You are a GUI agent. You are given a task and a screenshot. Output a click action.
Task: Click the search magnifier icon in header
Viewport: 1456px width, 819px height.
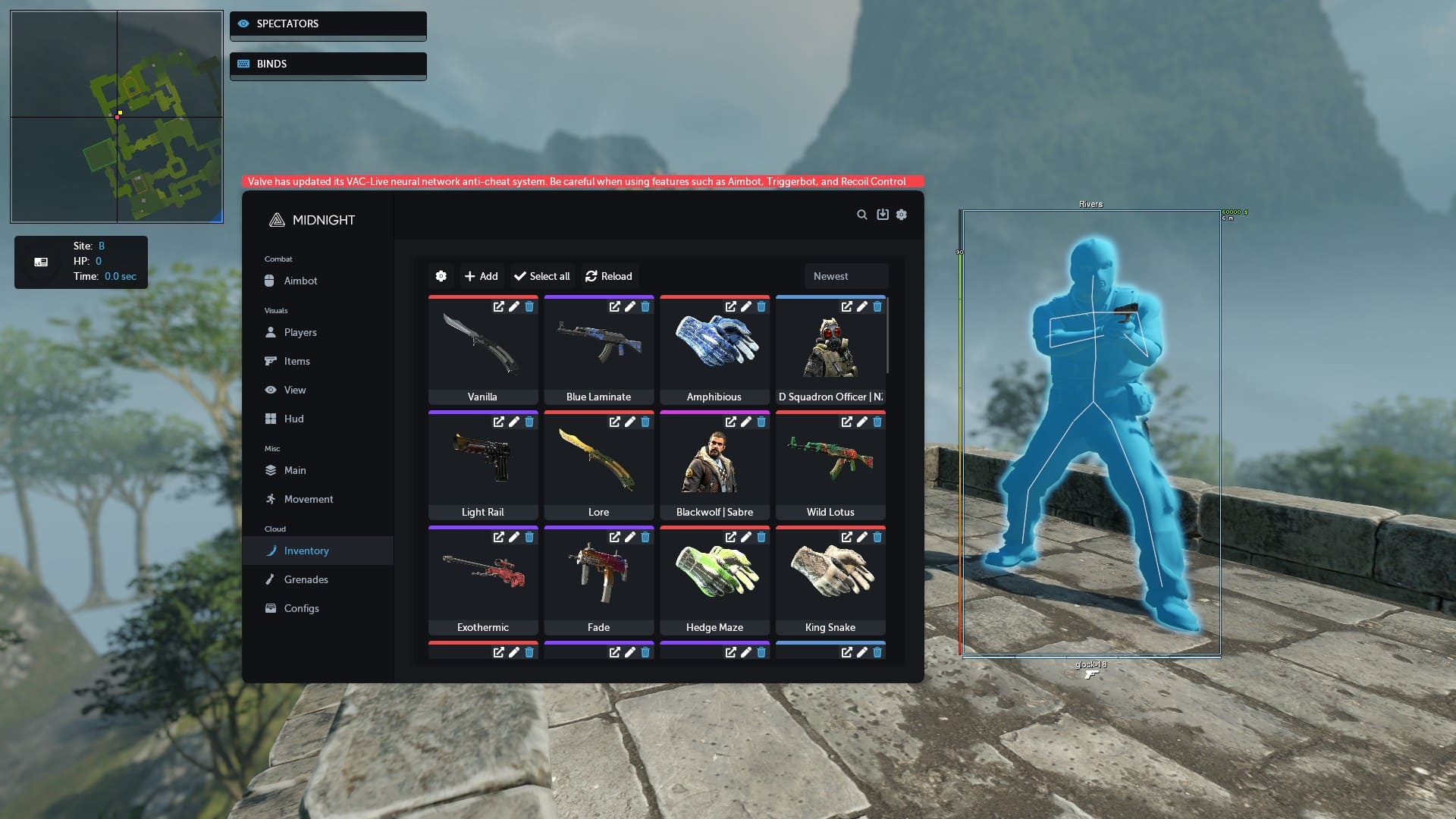pyautogui.click(x=862, y=215)
